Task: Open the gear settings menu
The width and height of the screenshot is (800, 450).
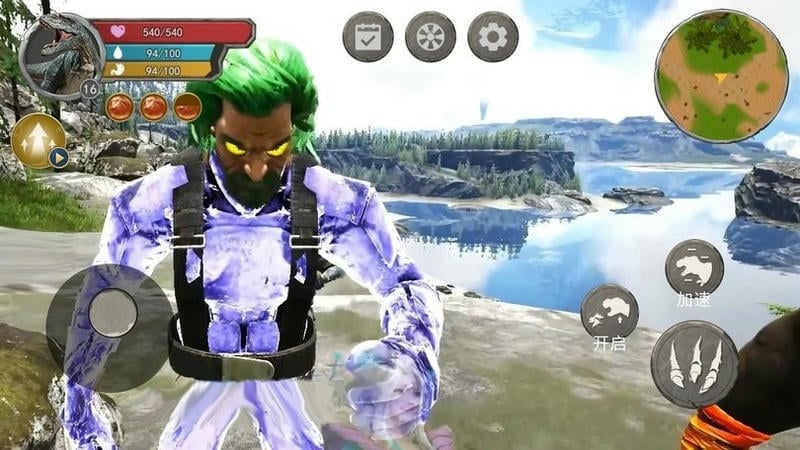Action: coord(493,38)
